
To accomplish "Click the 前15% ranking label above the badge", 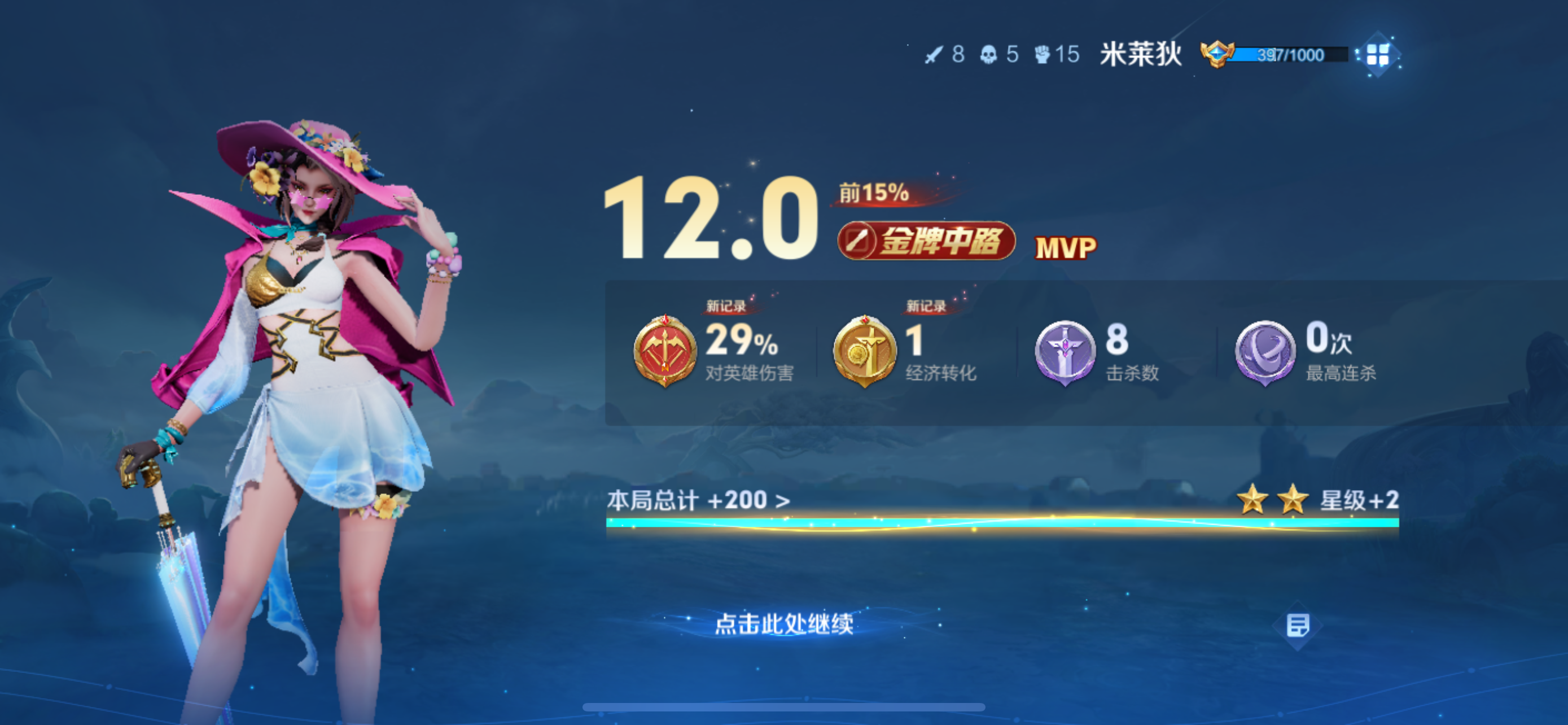I will click(870, 194).
